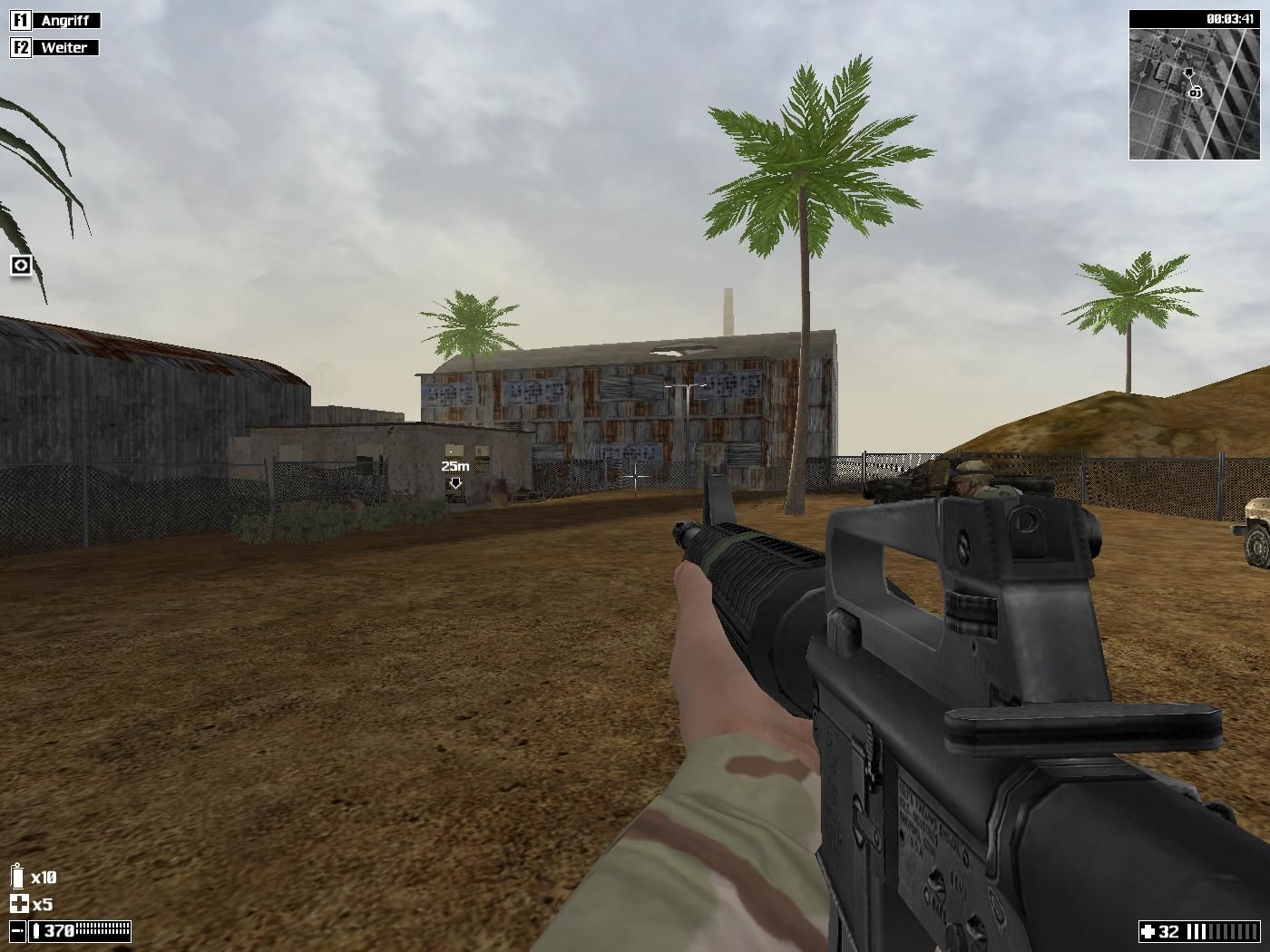Image resolution: width=1270 pixels, height=952 pixels.
Task: Select the medkit icon labeled x5
Action: (x=18, y=904)
